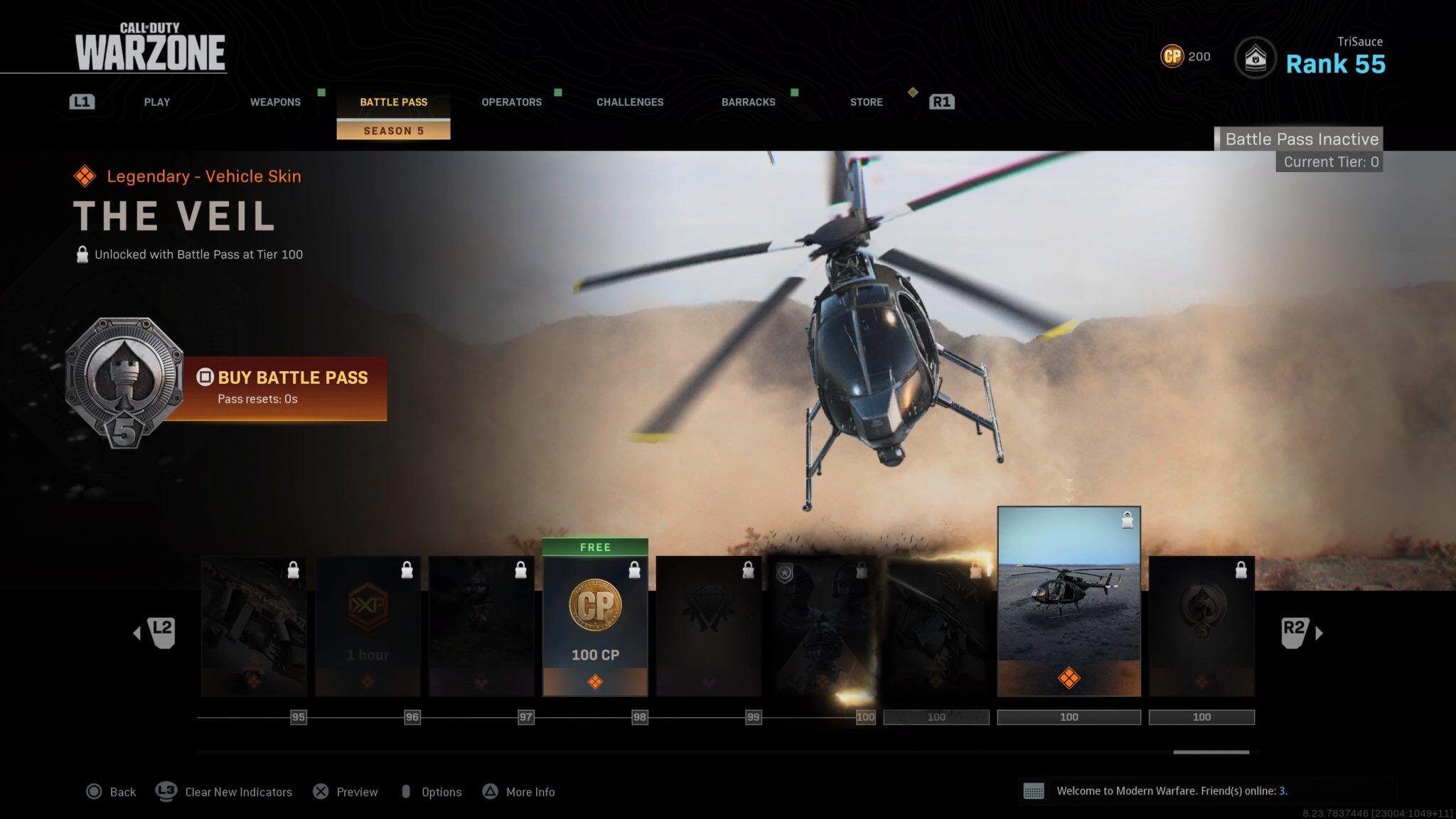The height and width of the screenshot is (819, 1456).
Task: Open the Store tab
Action: pyautogui.click(x=866, y=102)
